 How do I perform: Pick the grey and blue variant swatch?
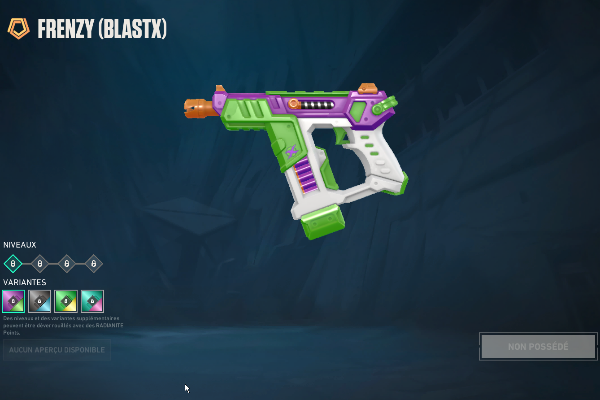(x=40, y=301)
